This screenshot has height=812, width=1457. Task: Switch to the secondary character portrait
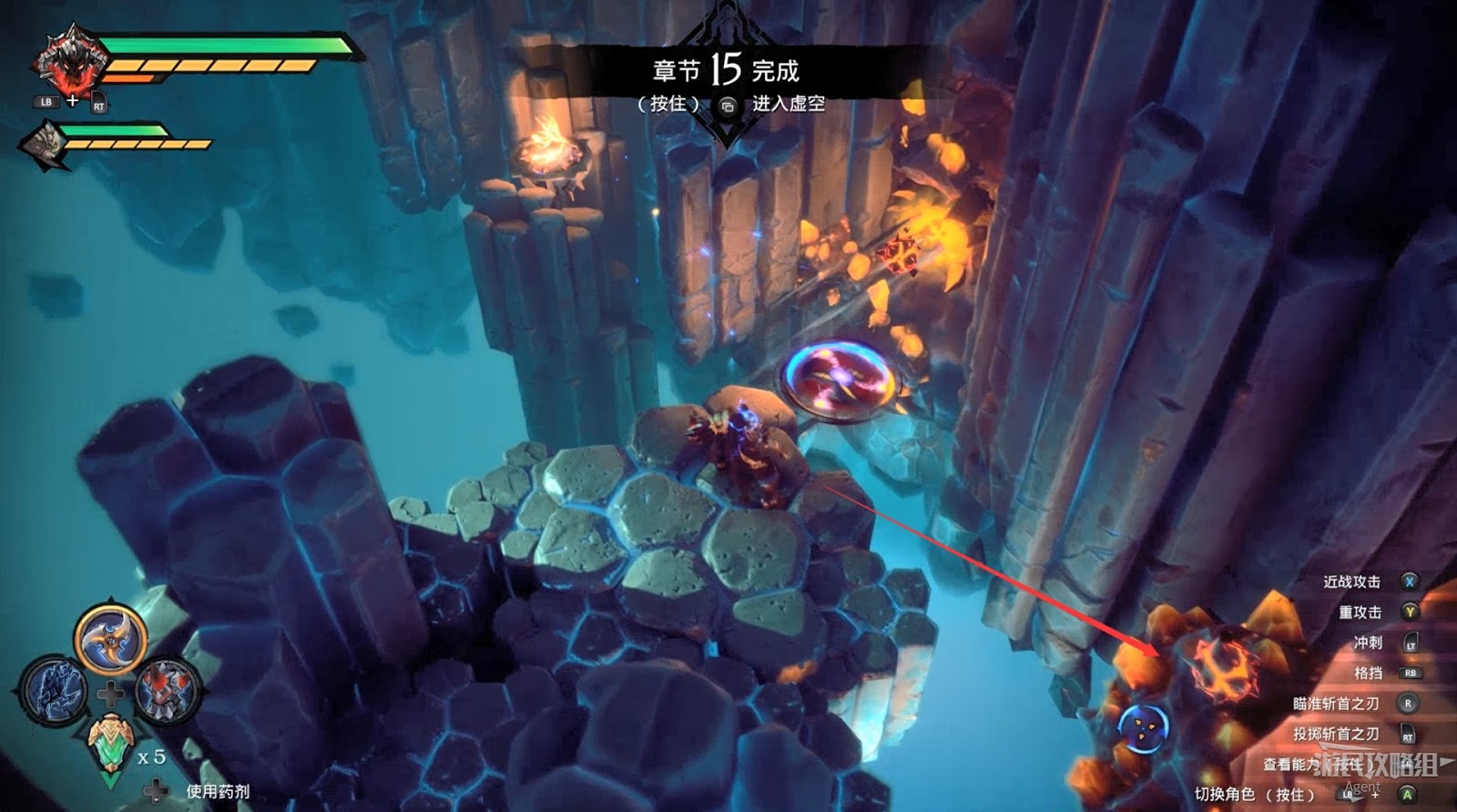coord(45,142)
